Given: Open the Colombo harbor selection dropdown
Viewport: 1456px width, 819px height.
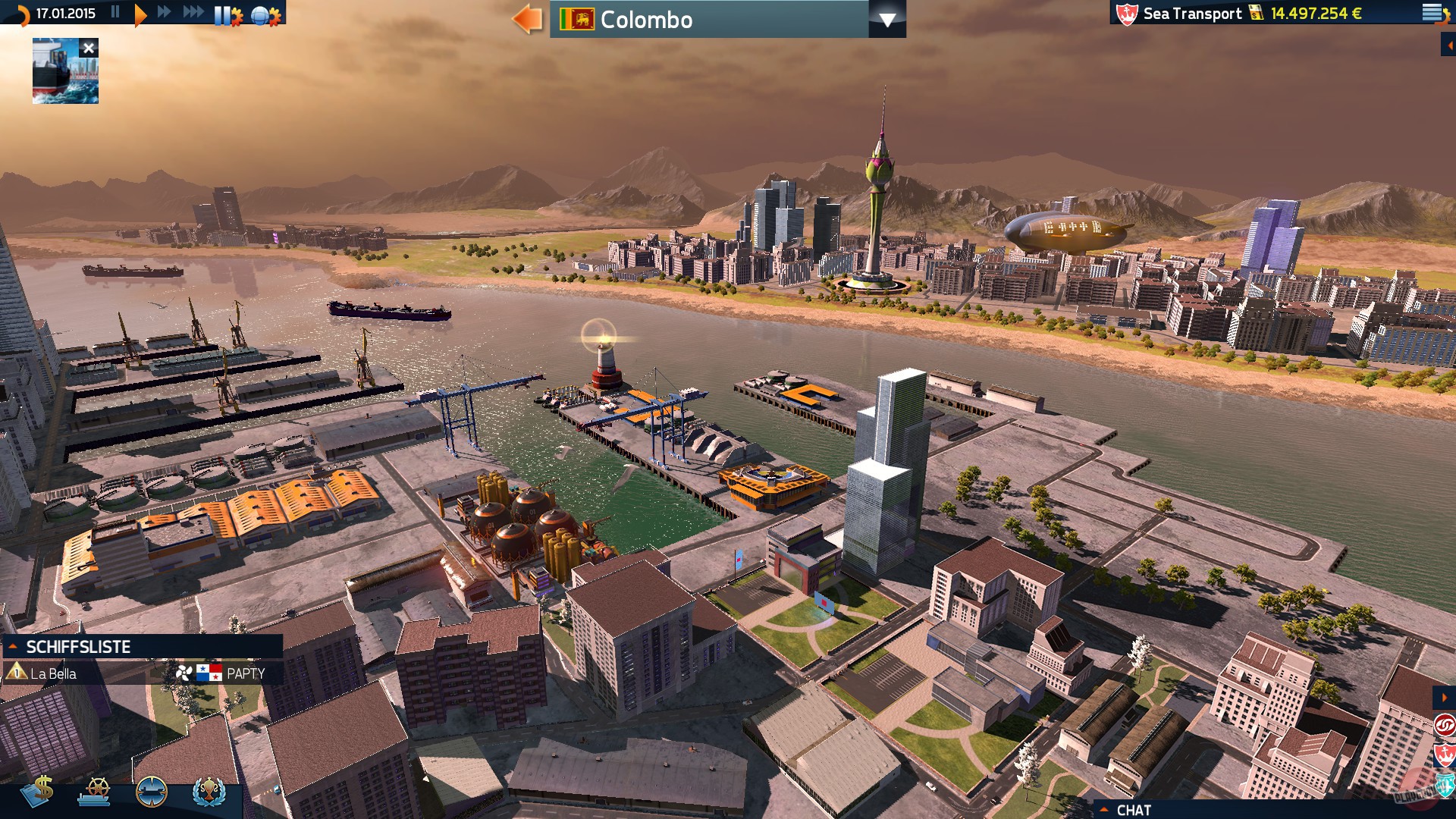Looking at the screenshot, I should [887, 20].
